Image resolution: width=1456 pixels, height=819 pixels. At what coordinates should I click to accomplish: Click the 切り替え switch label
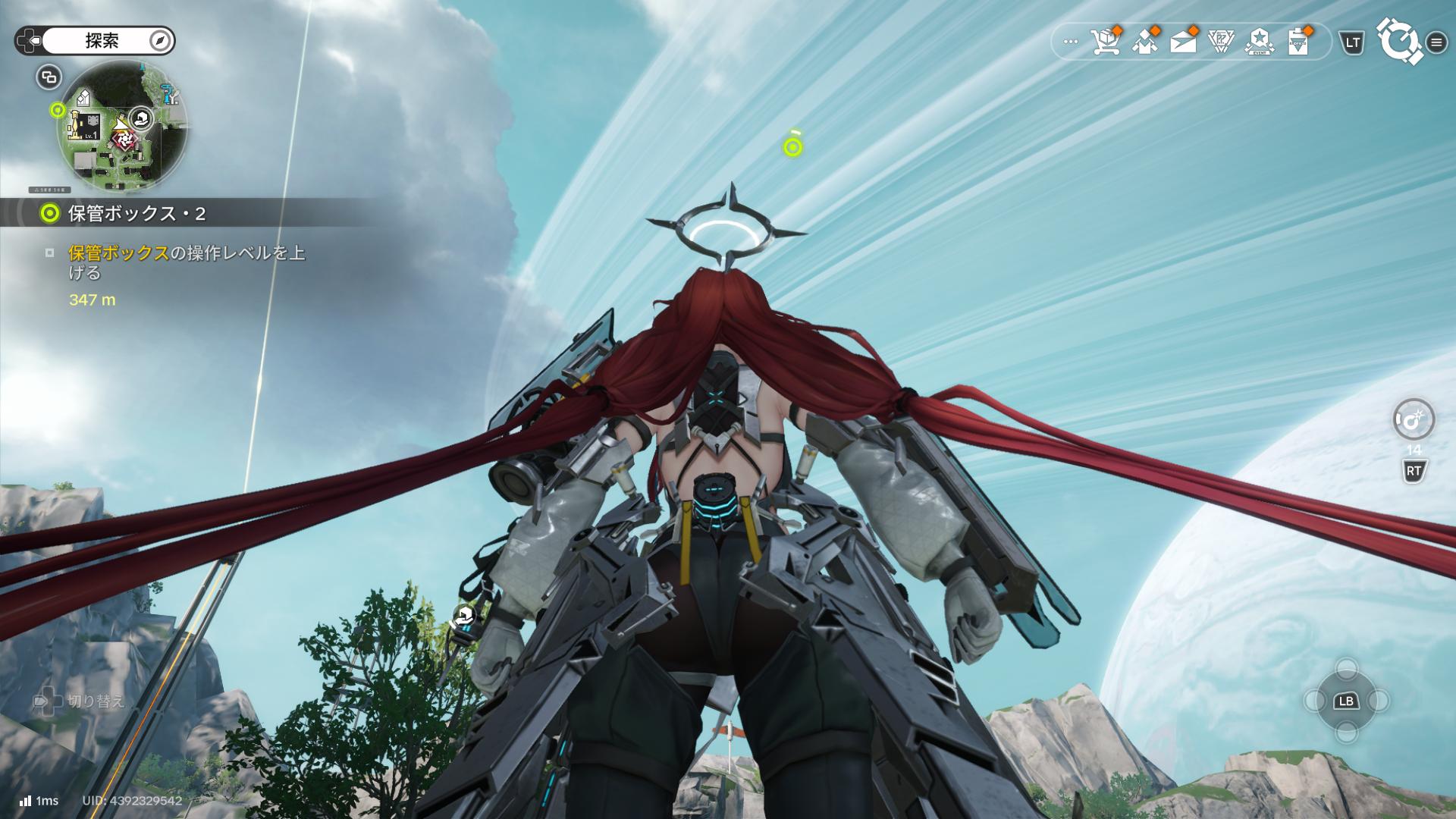[96, 701]
